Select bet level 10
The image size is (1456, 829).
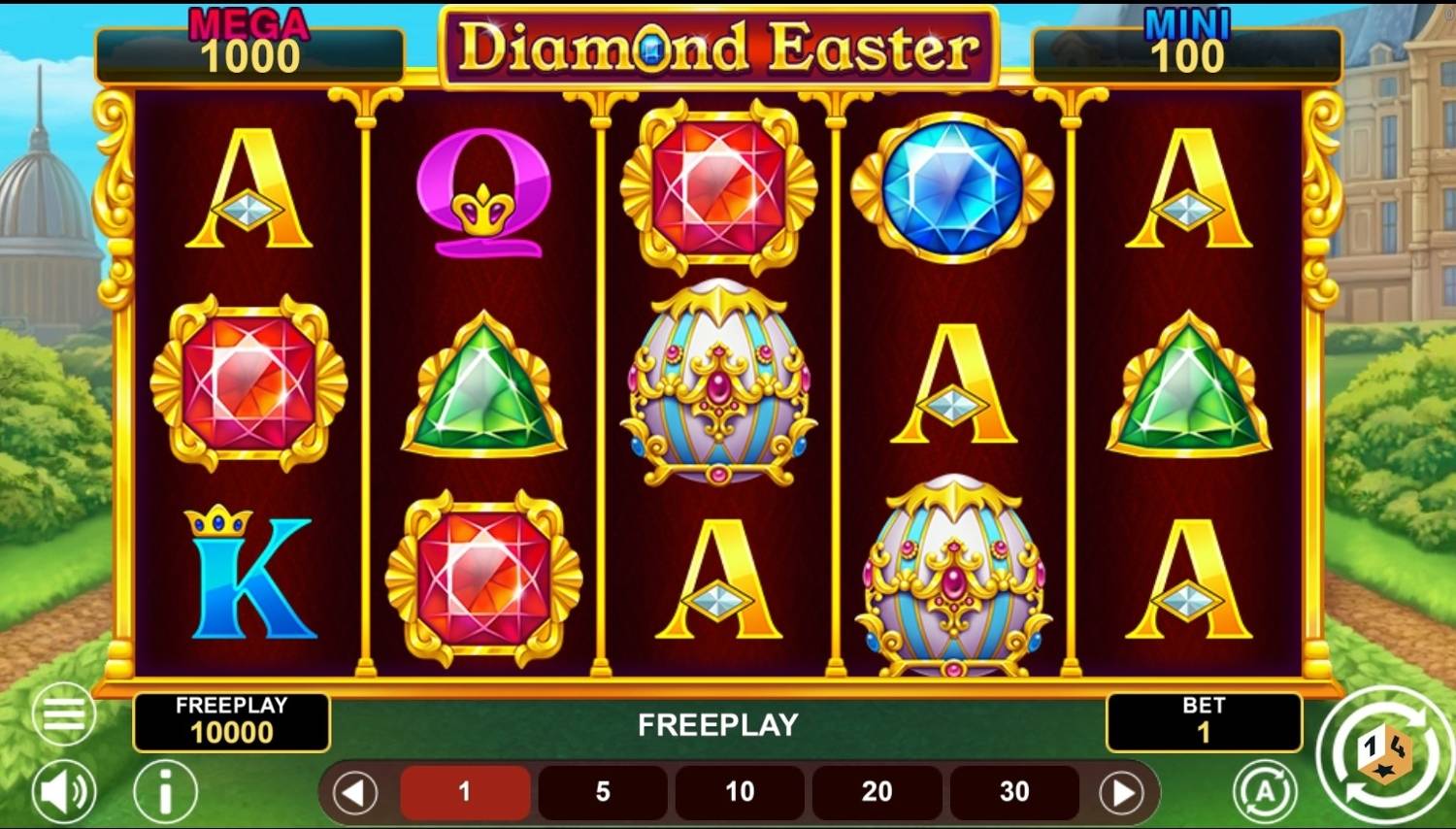tap(738, 791)
